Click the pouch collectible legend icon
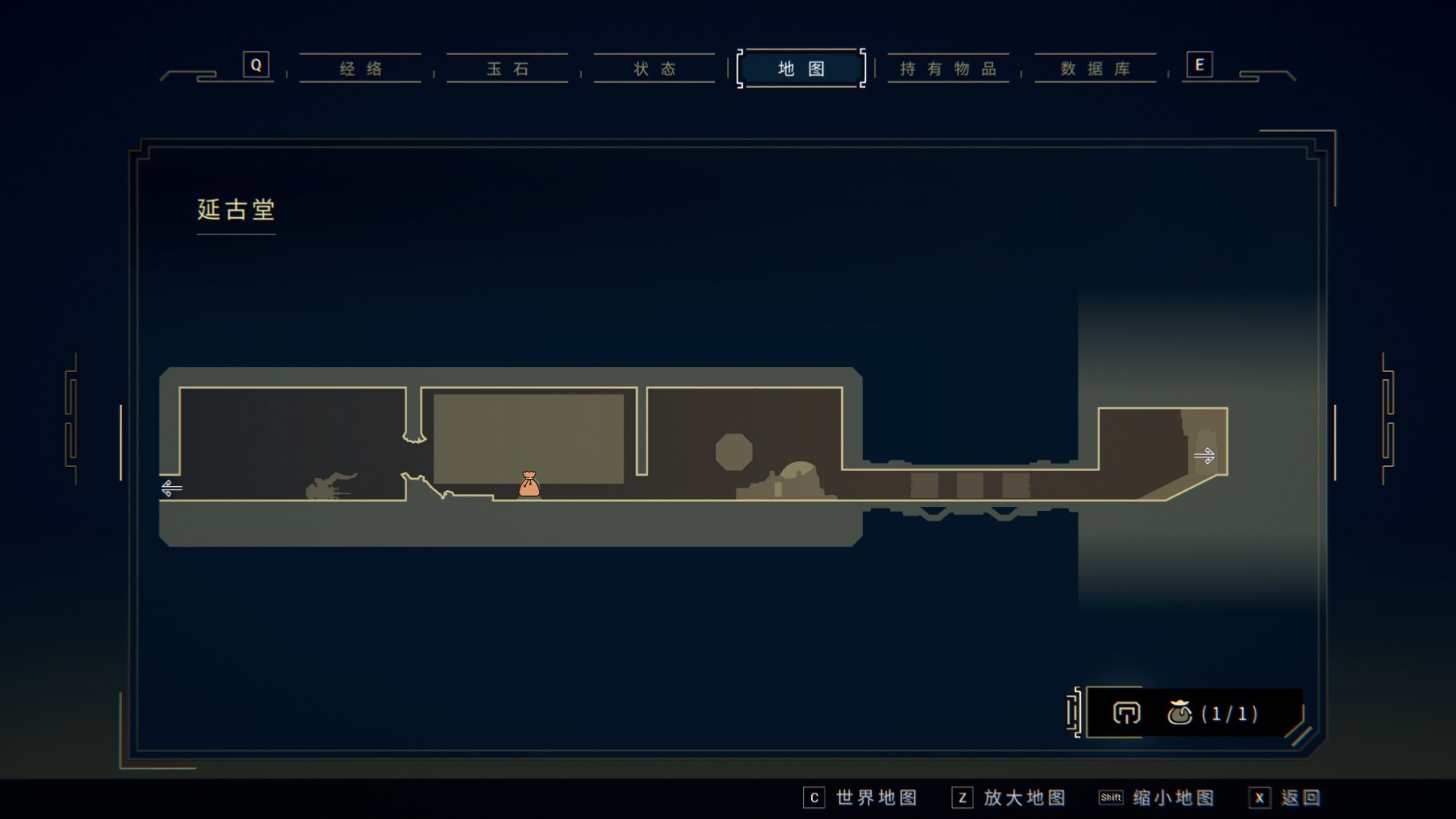This screenshot has width=1456, height=819. coord(1179,713)
